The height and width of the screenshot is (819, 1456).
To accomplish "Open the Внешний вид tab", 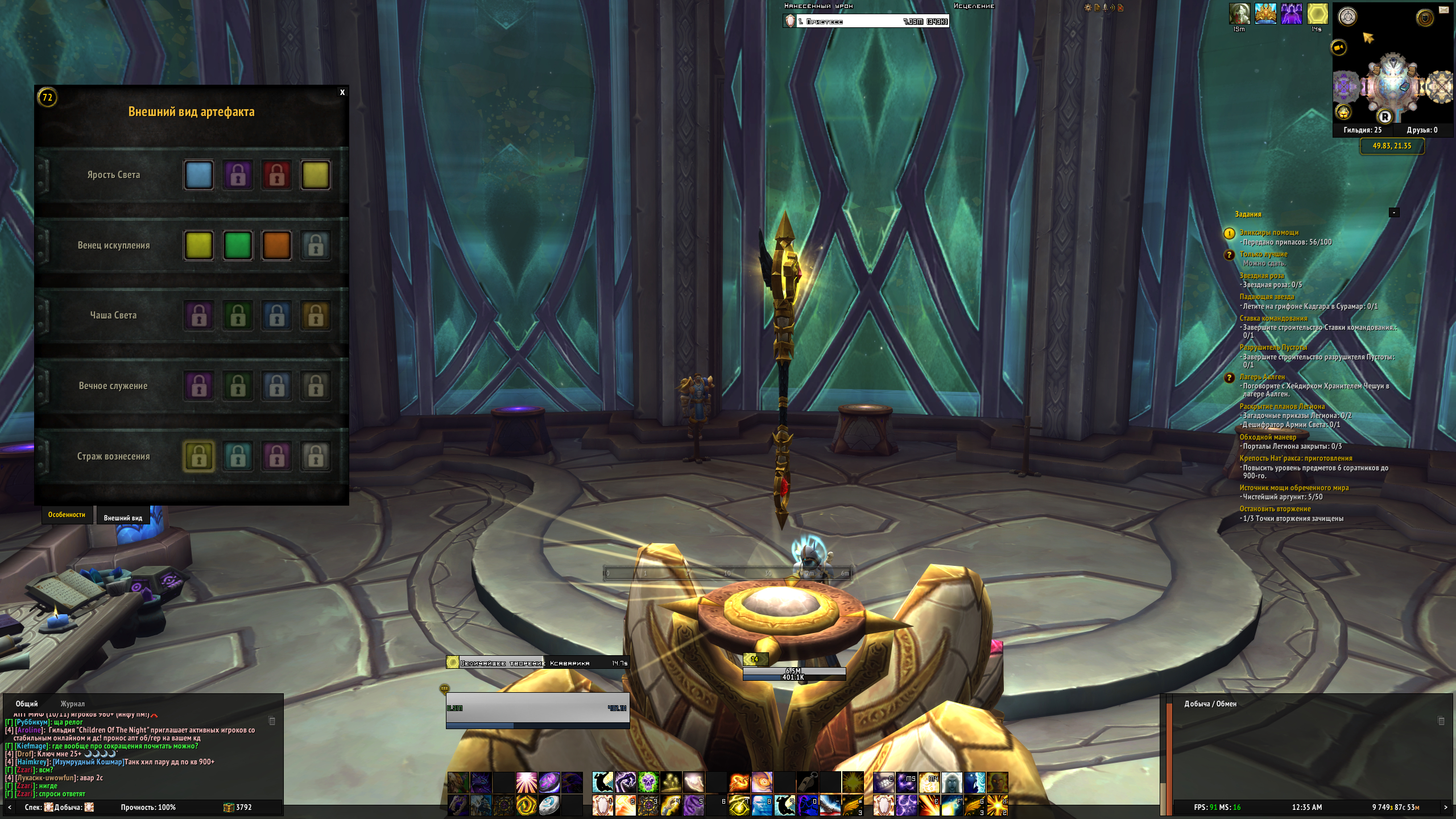I will click(123, 518).
